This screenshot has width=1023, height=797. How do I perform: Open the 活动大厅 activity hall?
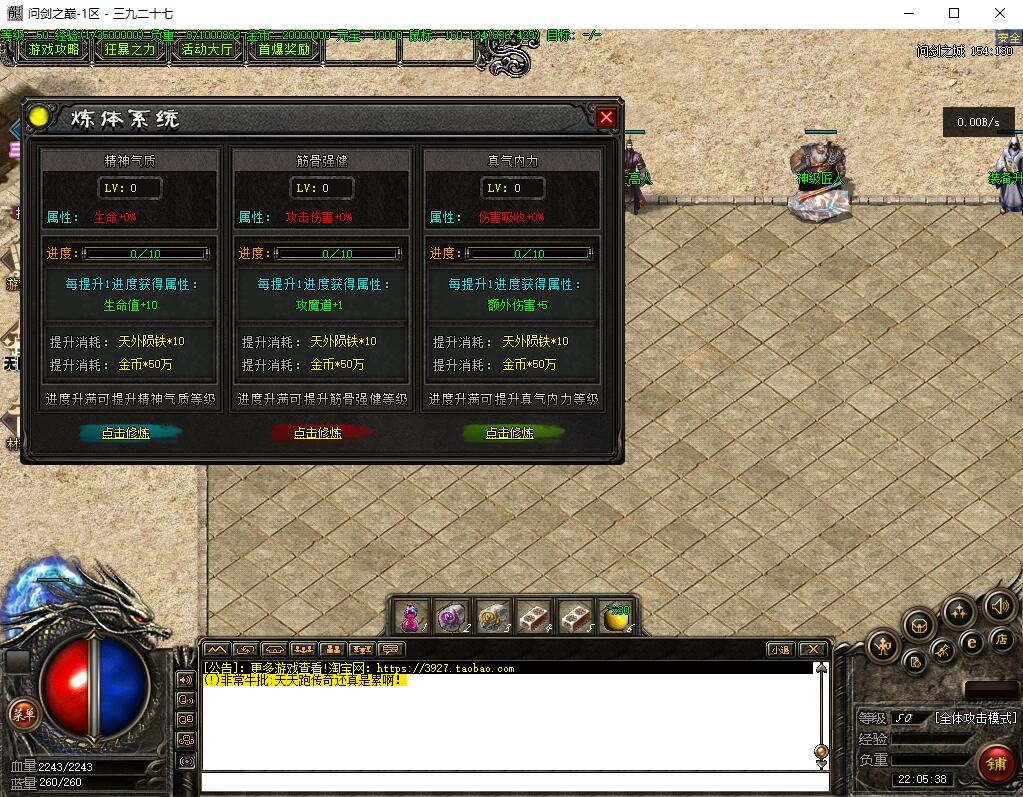pos(207,49)
